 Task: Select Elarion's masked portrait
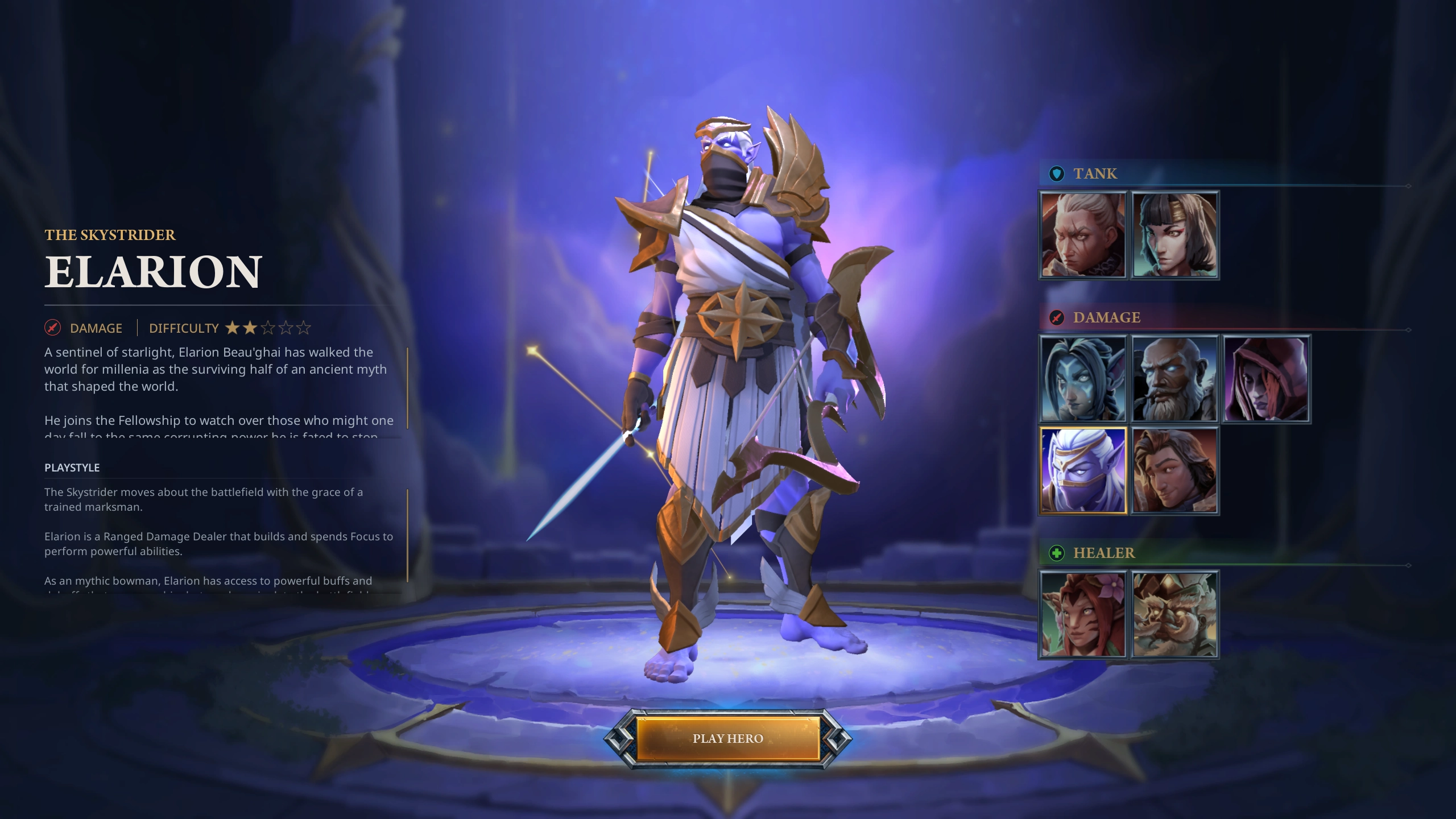[1083, 470]
